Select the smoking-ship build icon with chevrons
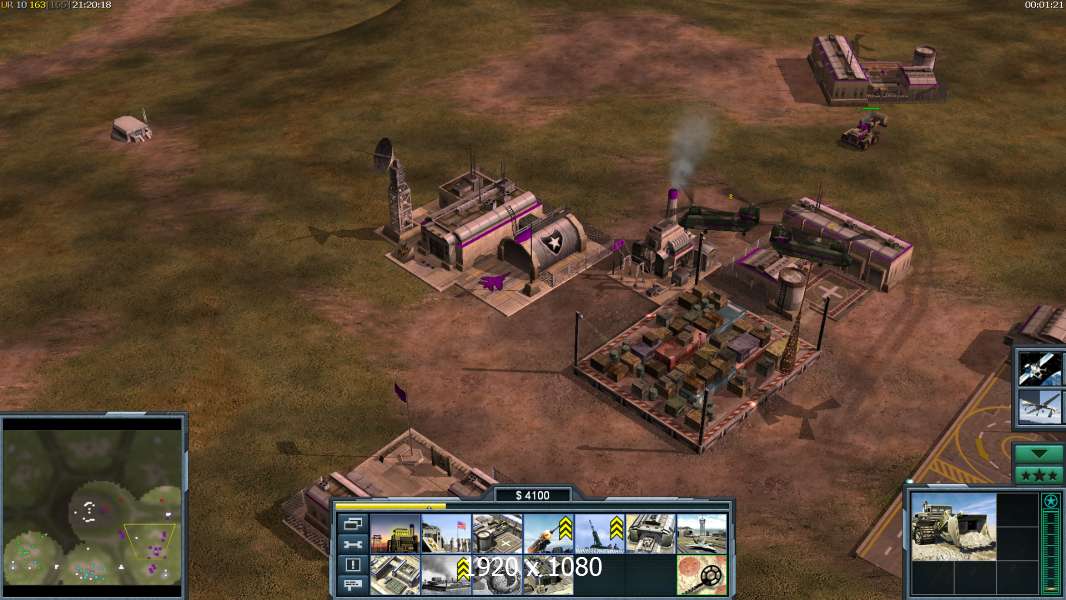This screenshot has height=600, width=1066. click(446, 574)
